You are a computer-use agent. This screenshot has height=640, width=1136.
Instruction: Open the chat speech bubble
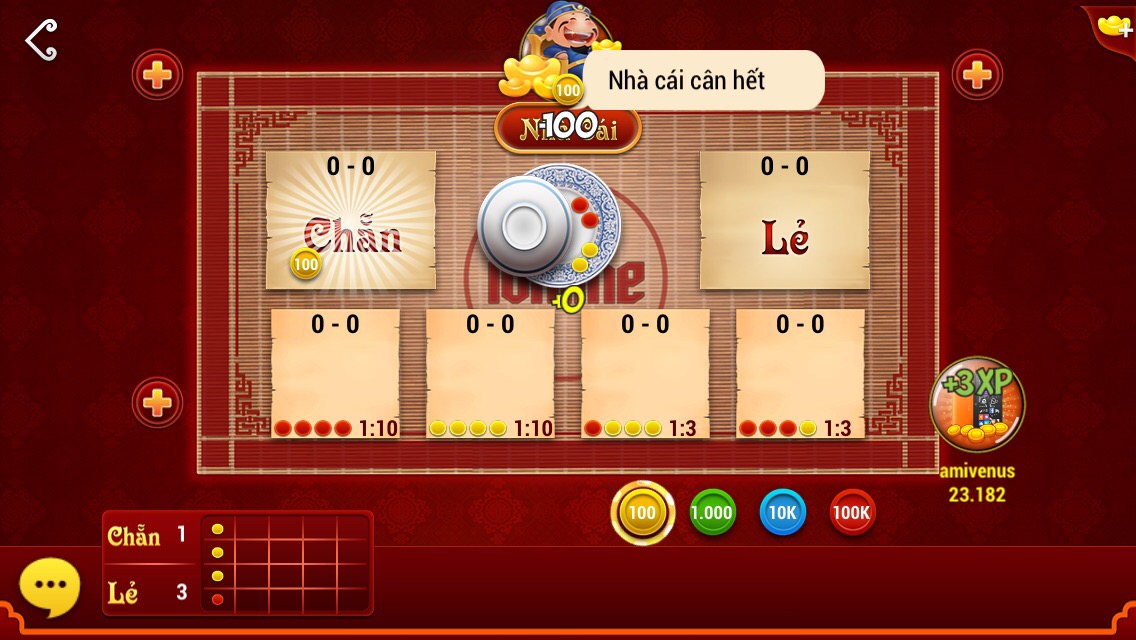coord(50,586)
